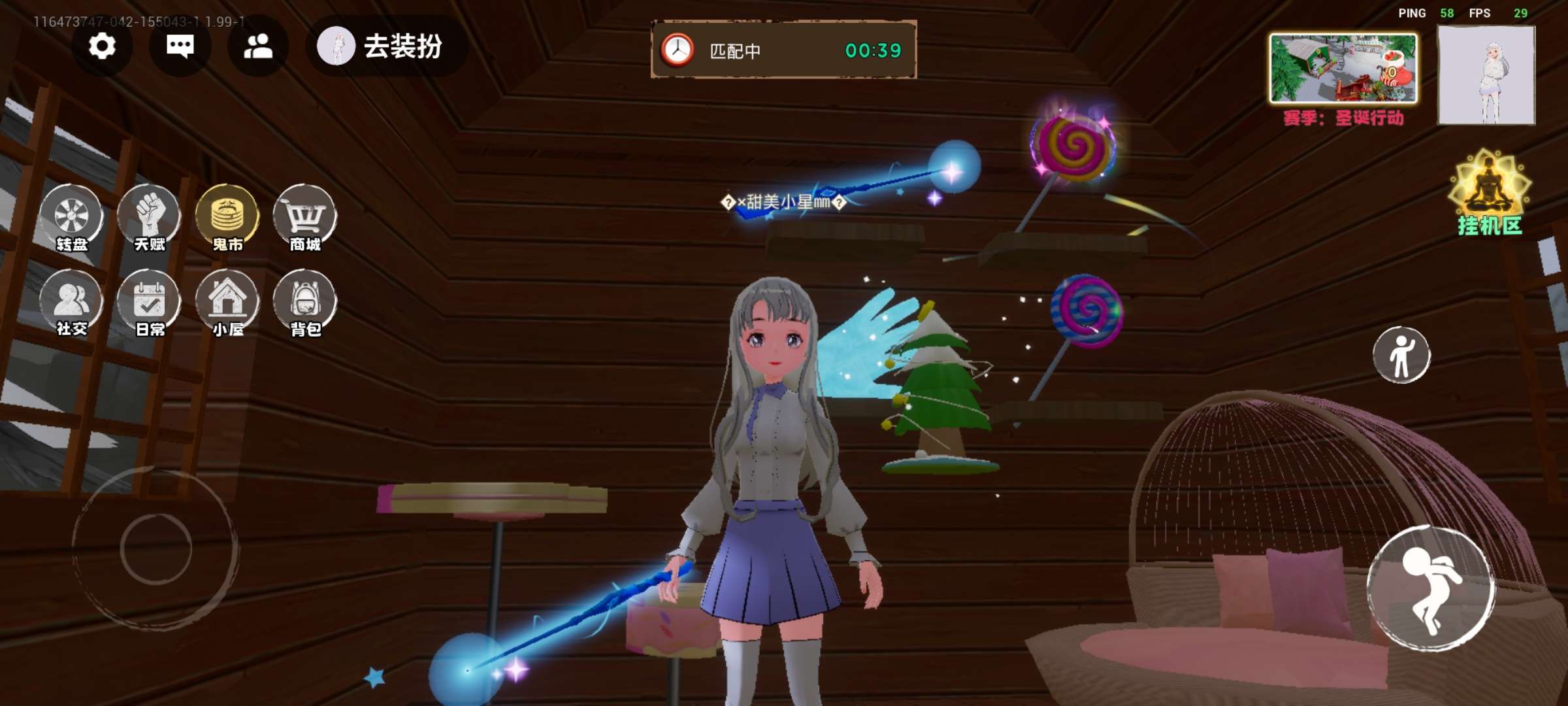
Task: Activate the waving emote button
Action: point(1401,355)
